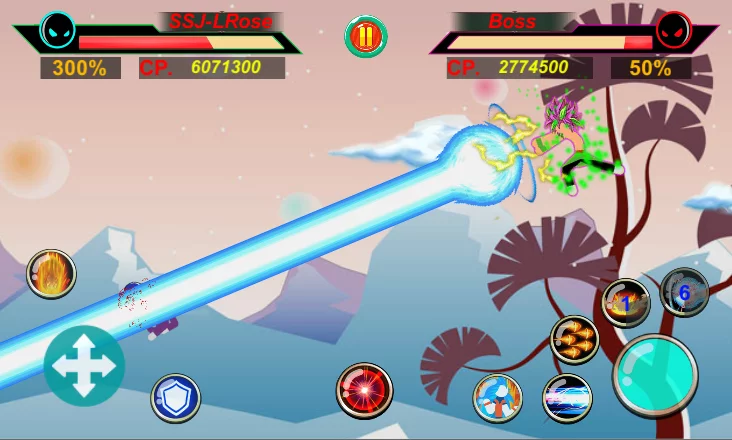Trigger the red energy burst skill
The image size is (732, 440).
pos(364,390)
